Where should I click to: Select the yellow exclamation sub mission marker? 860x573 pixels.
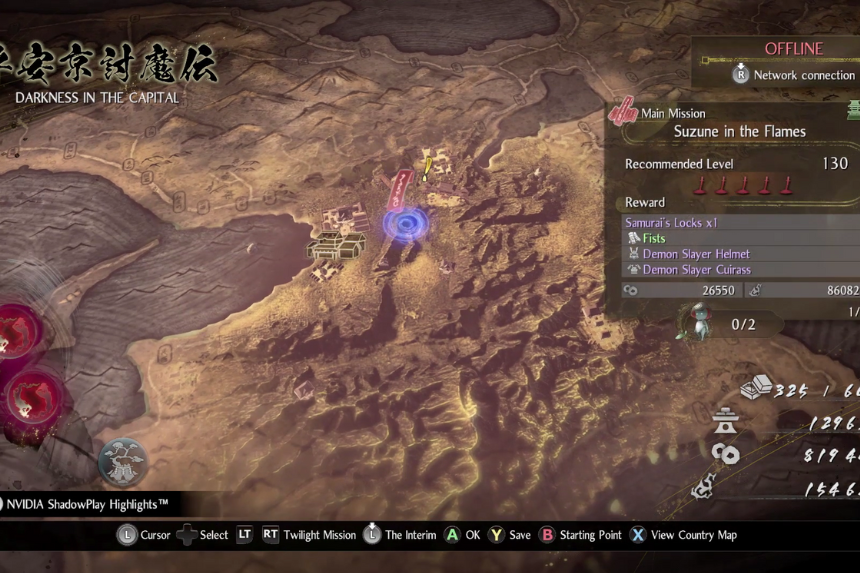click(x=427, y=169)
